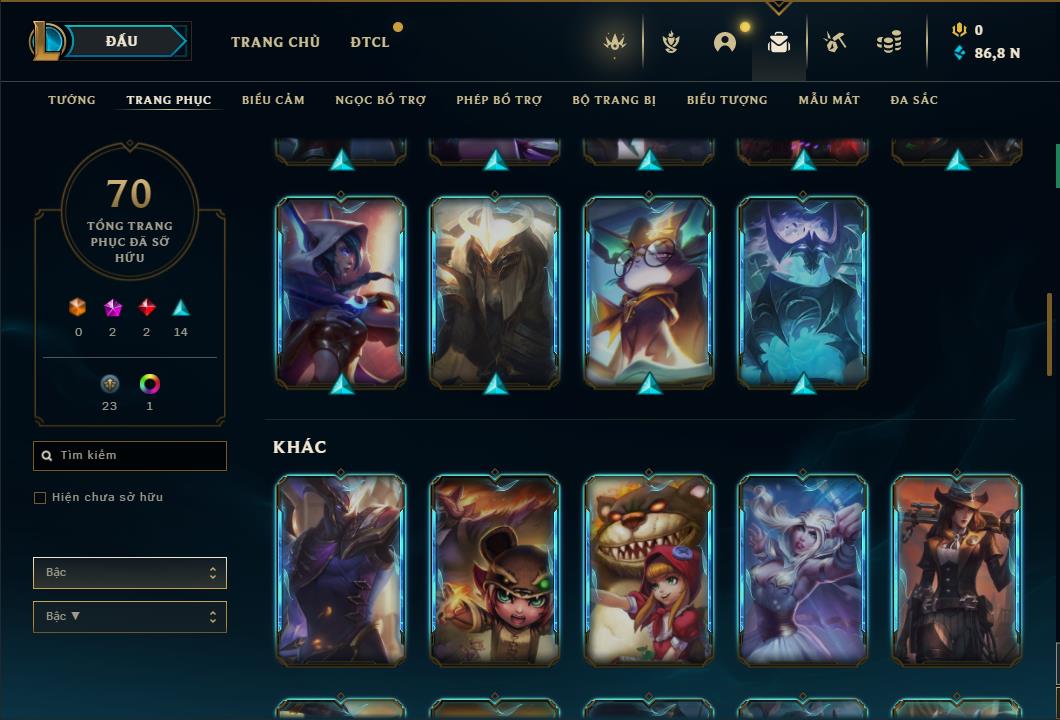Switch to BIỂU TƯỢNG tab
Viewport: 1060px width, 720px height.
(x=727, y=100)
